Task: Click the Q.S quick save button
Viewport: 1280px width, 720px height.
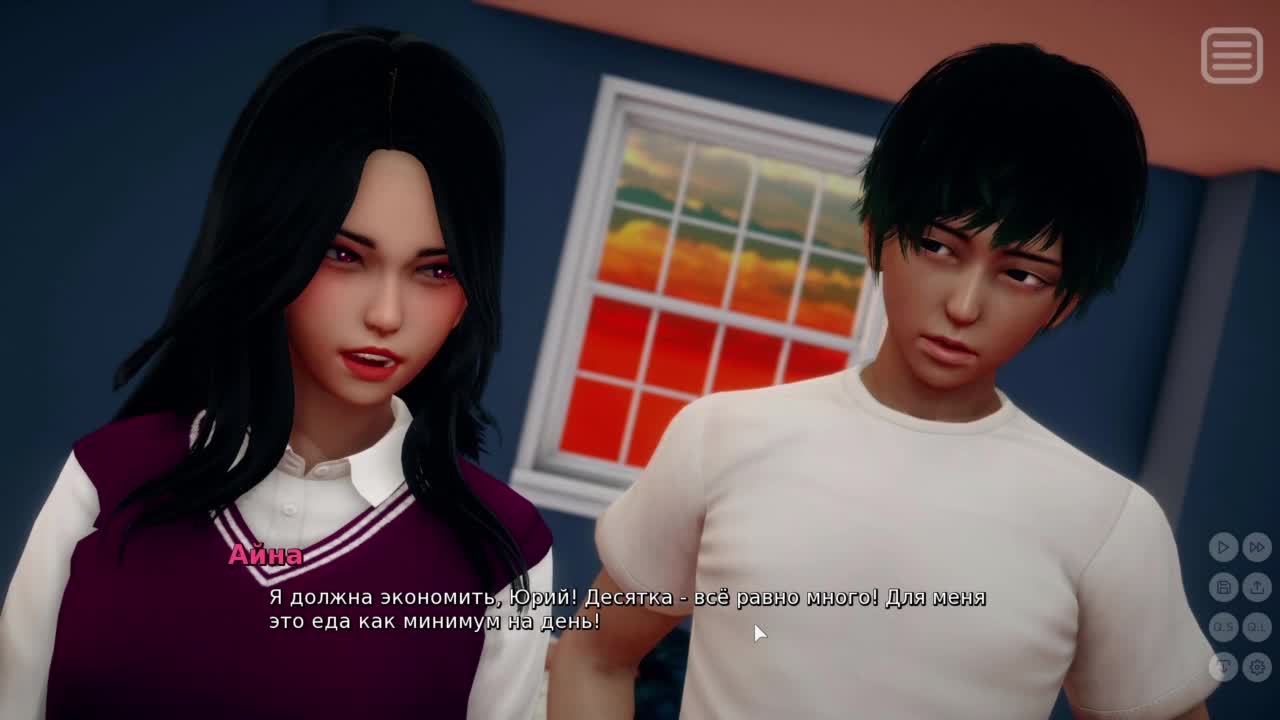Action: [1223, 627]
